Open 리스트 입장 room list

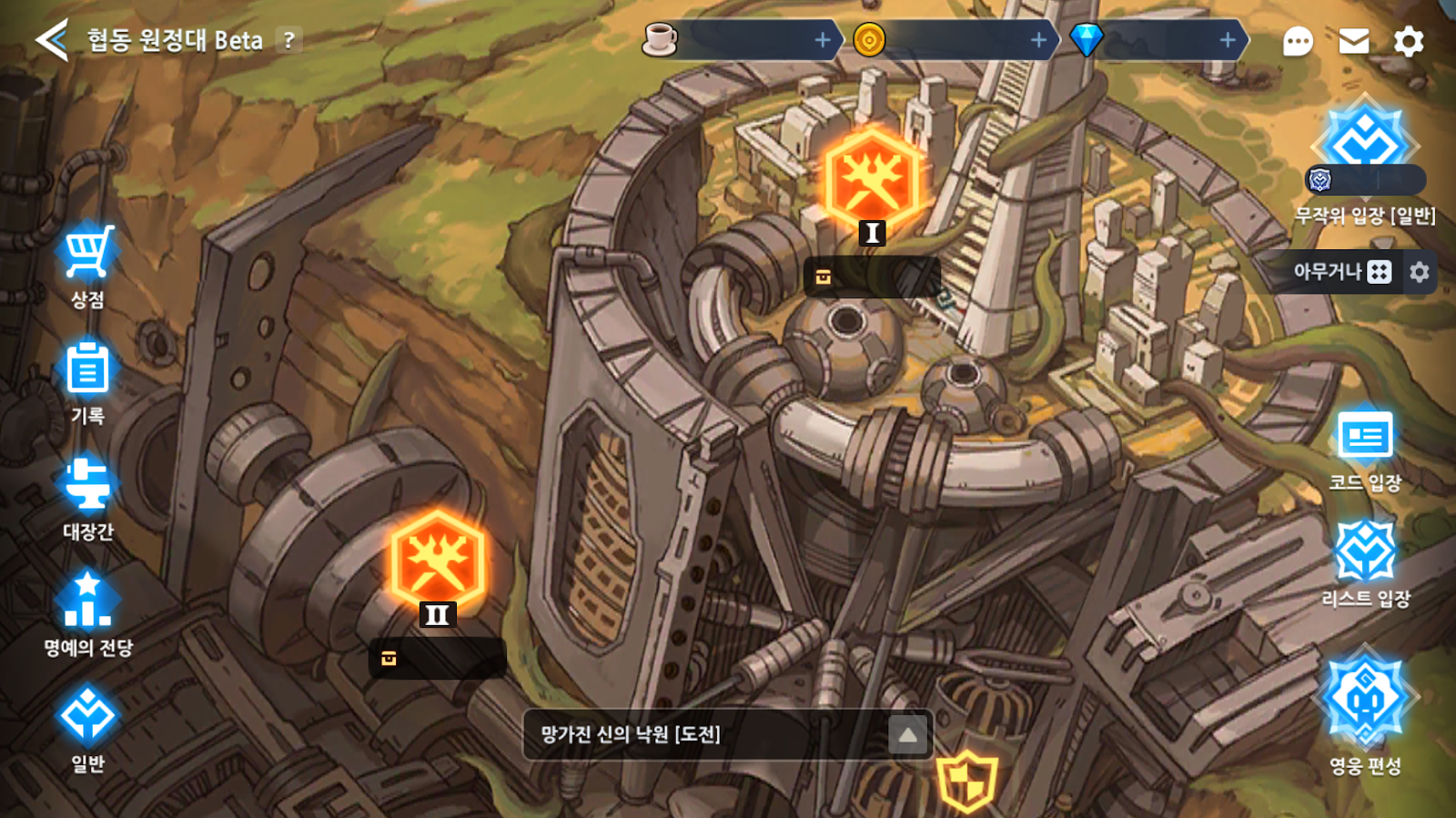tap(1365, 564)
